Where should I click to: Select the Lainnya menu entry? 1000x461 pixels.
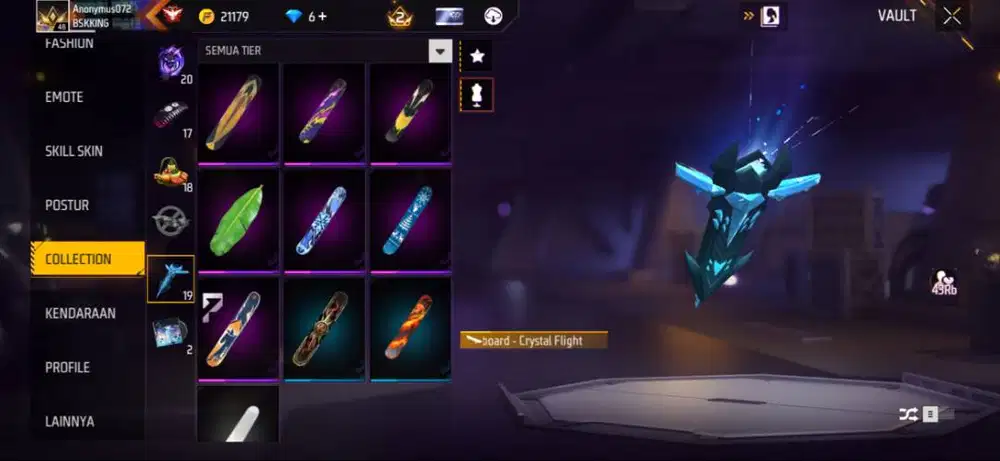(x=70, y=421)
